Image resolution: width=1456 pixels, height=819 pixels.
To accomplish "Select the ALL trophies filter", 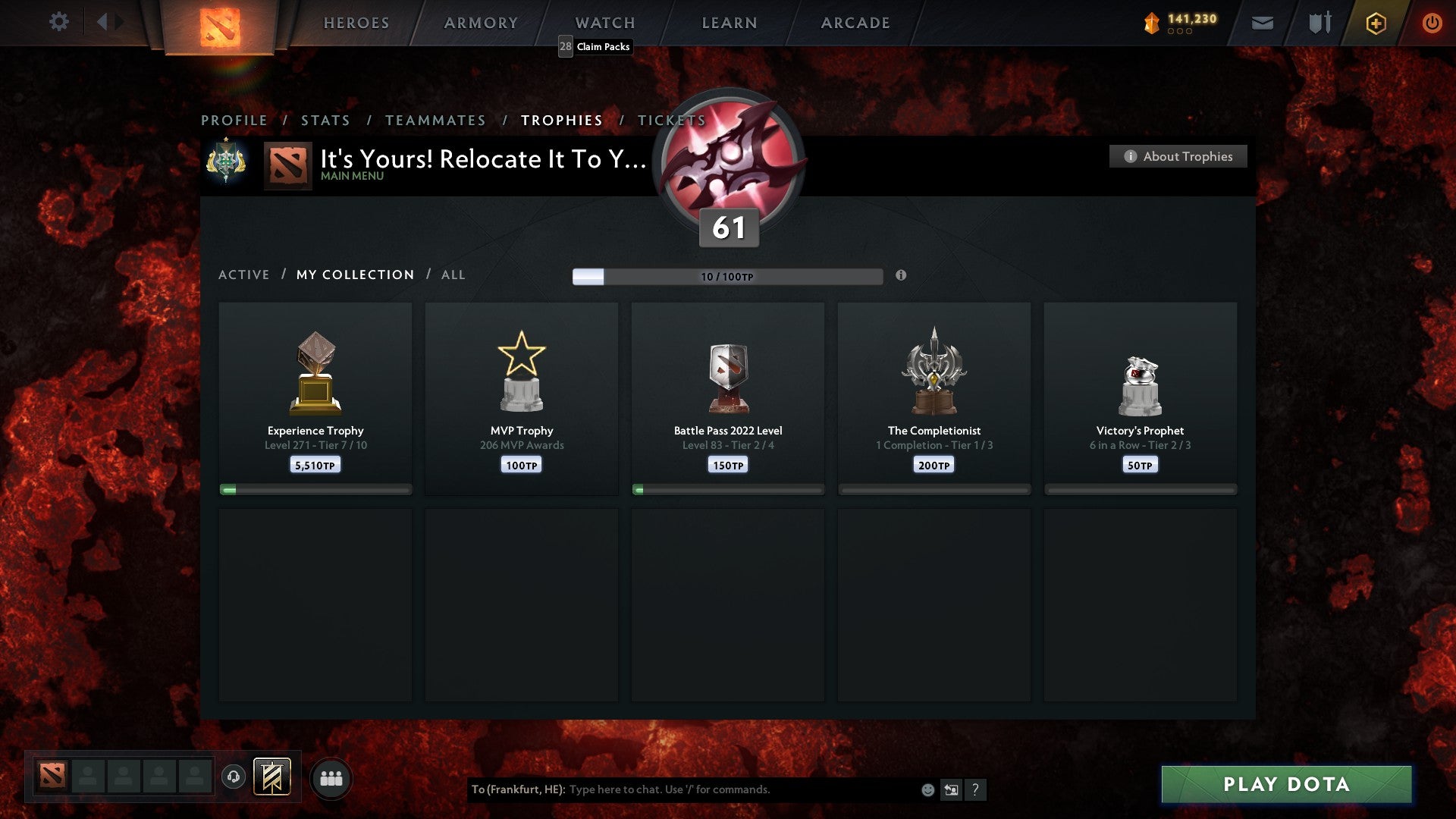I will point(453,275).
